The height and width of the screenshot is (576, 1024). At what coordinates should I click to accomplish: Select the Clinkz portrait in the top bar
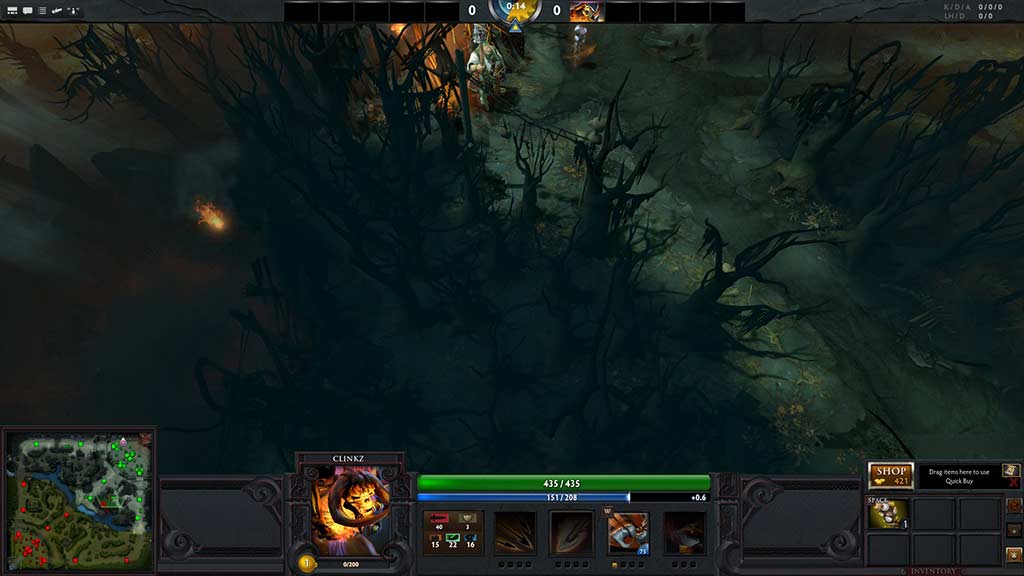(x=586, y=12)
